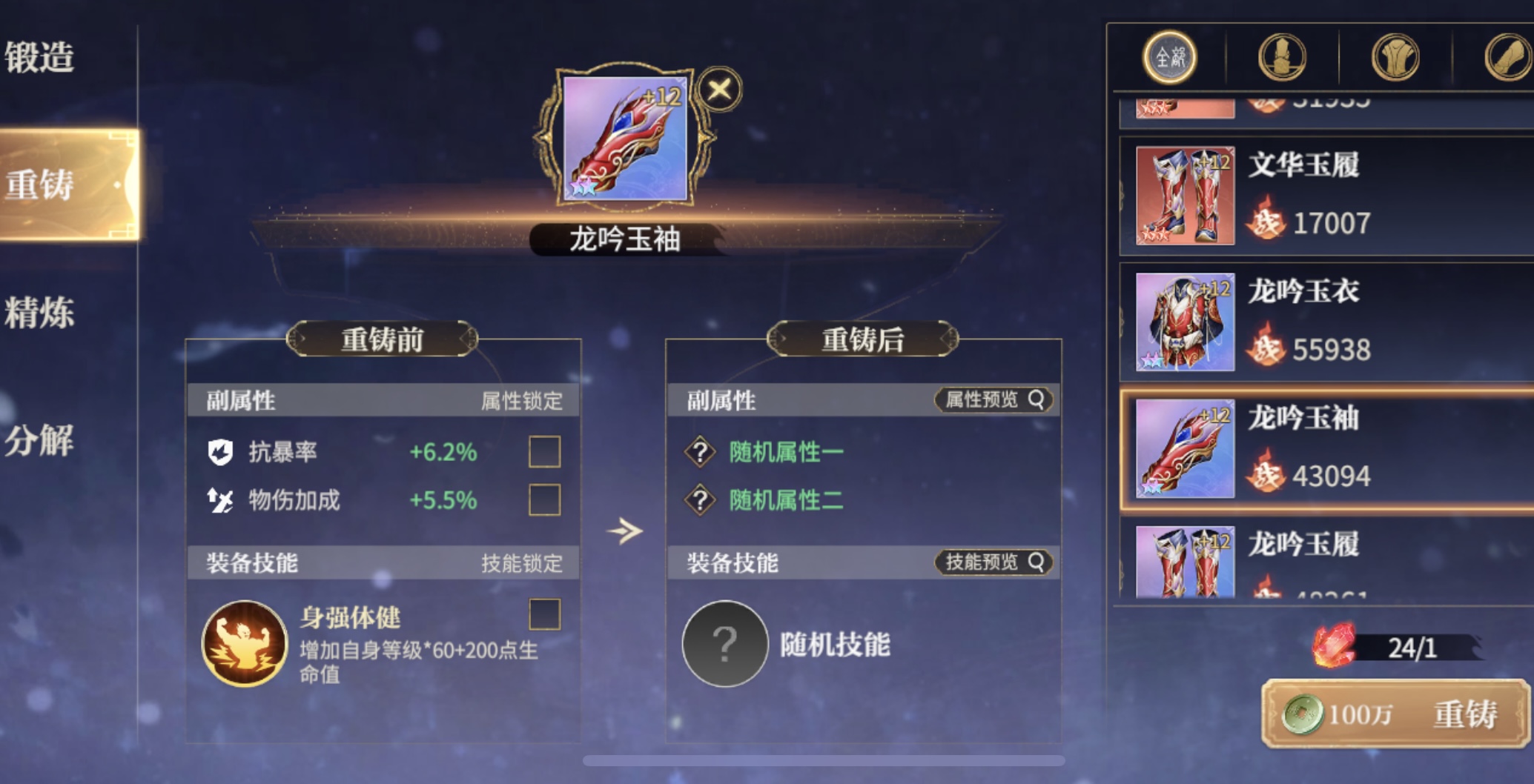Show the 技能预览 skill preview
Image resolution: width=1534 pixels, height=784 pixels.
tap(994, 562)
